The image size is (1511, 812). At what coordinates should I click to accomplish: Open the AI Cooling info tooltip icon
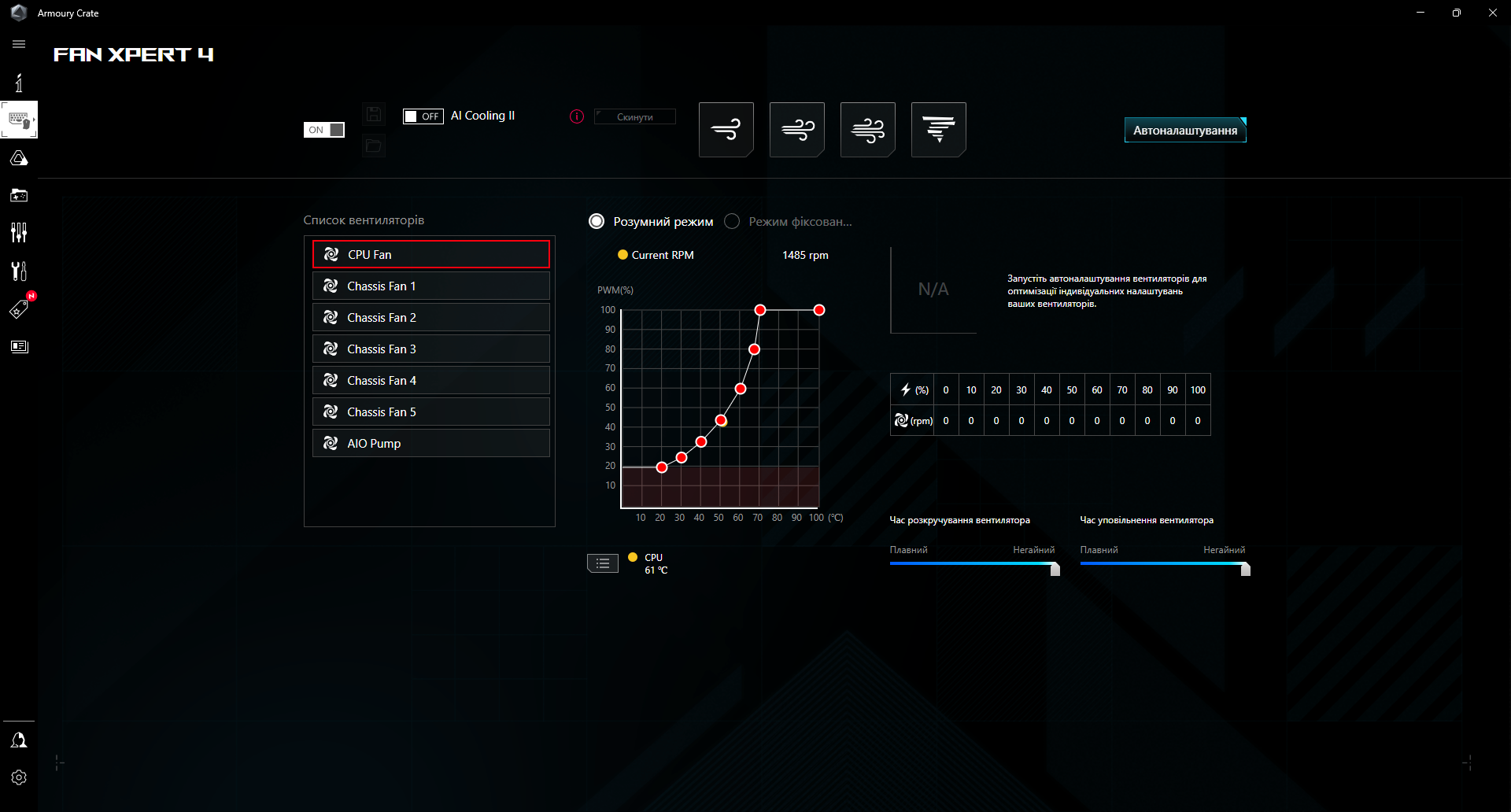pos(575,116)
